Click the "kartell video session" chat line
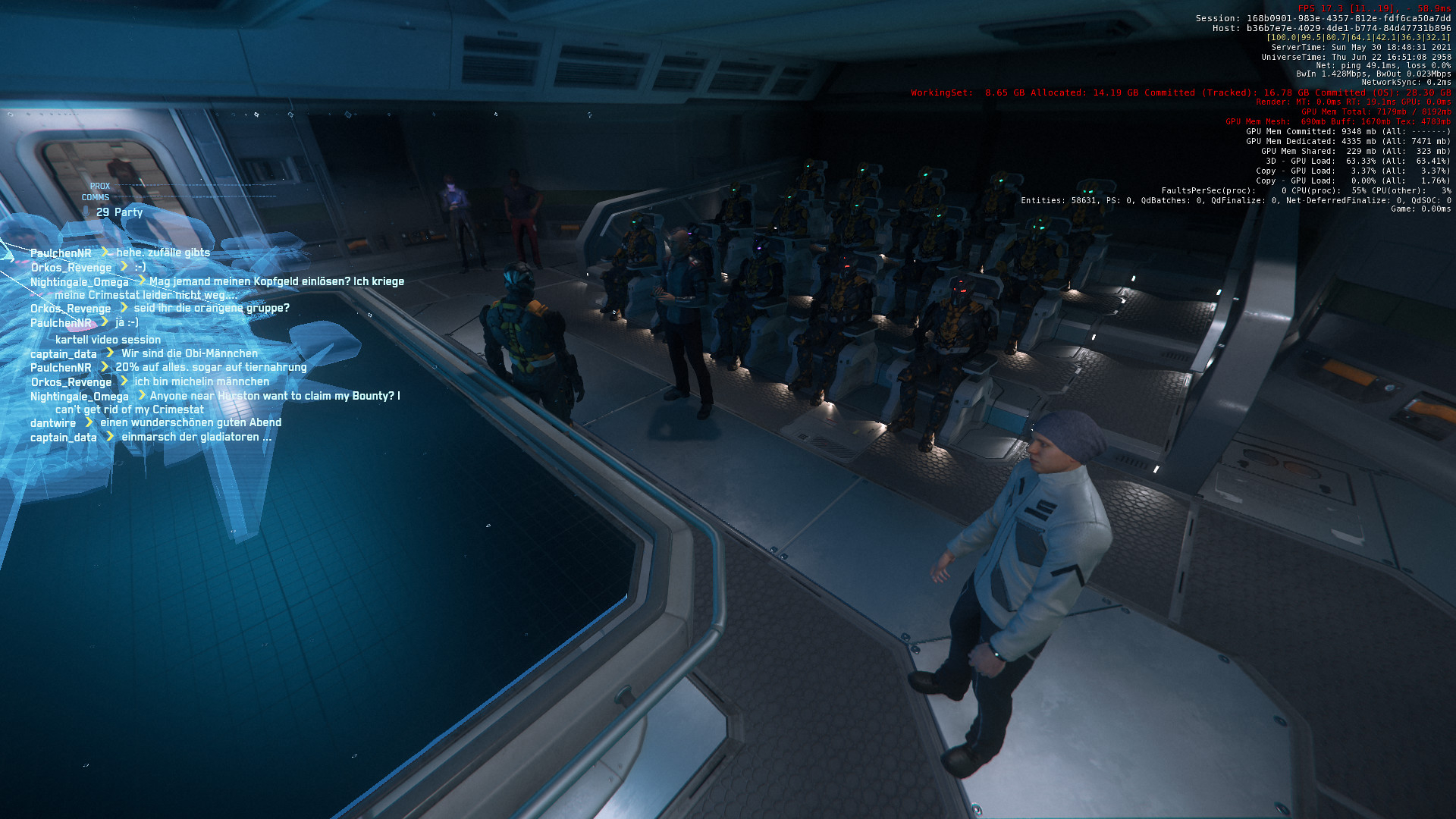 coord(108,340)
